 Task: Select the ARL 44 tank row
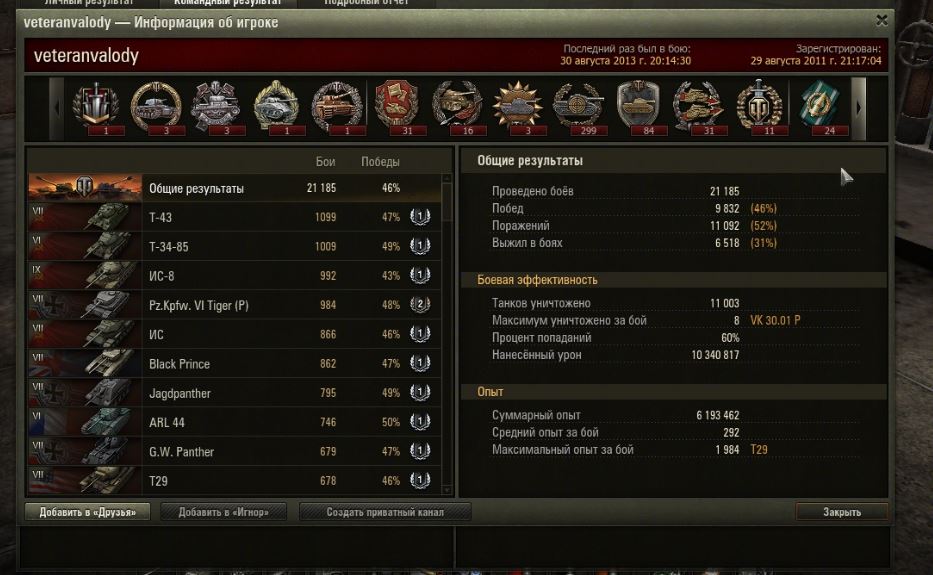click(234, 422)
